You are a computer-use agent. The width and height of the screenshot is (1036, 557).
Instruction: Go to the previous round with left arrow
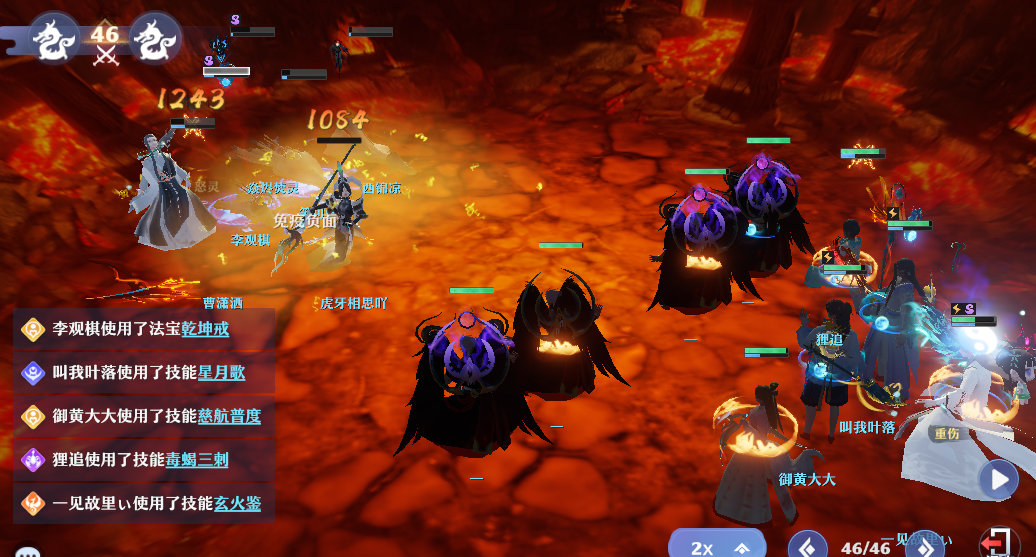pos(807,545)
